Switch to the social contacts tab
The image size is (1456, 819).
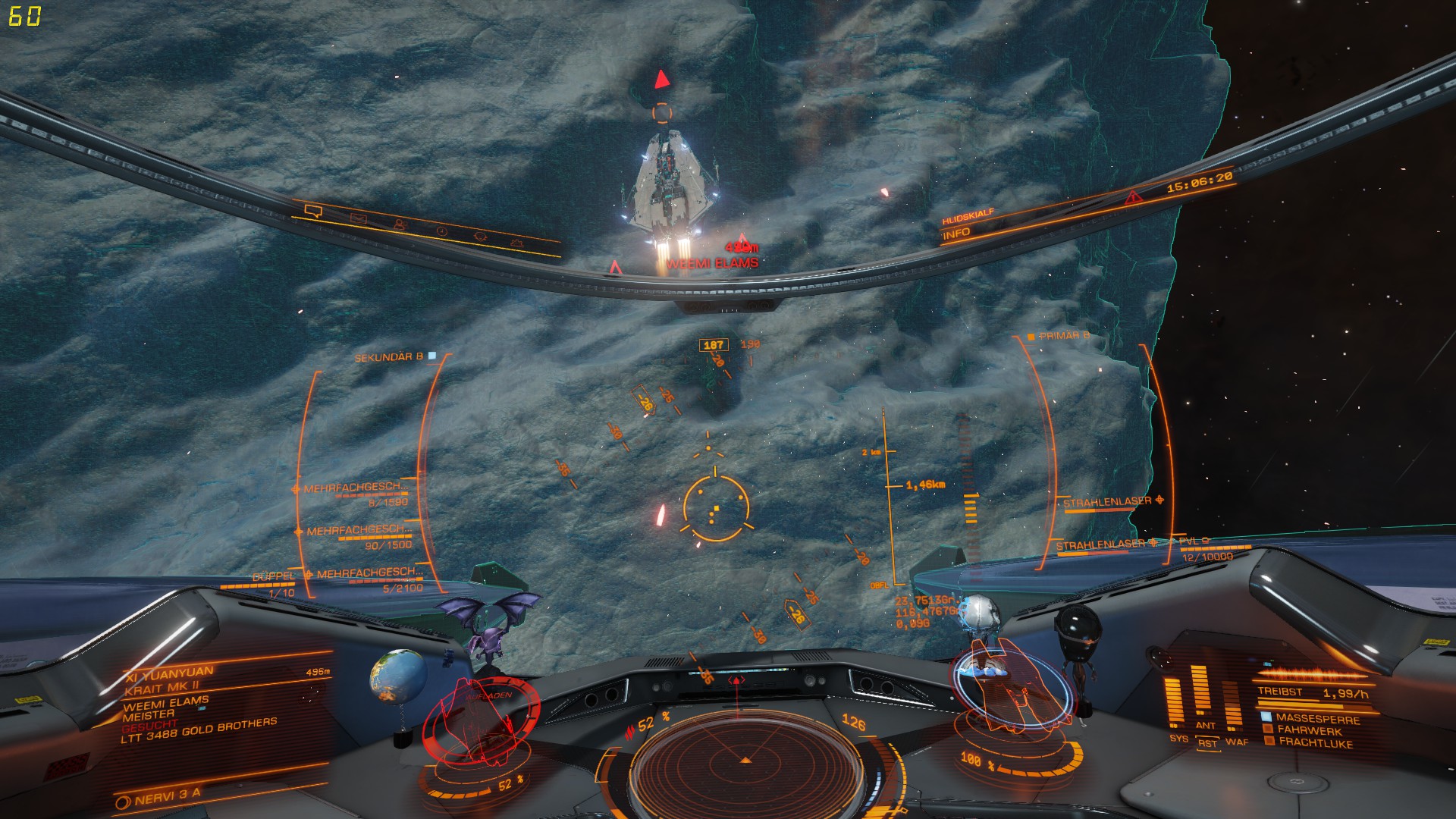[400, 225]
